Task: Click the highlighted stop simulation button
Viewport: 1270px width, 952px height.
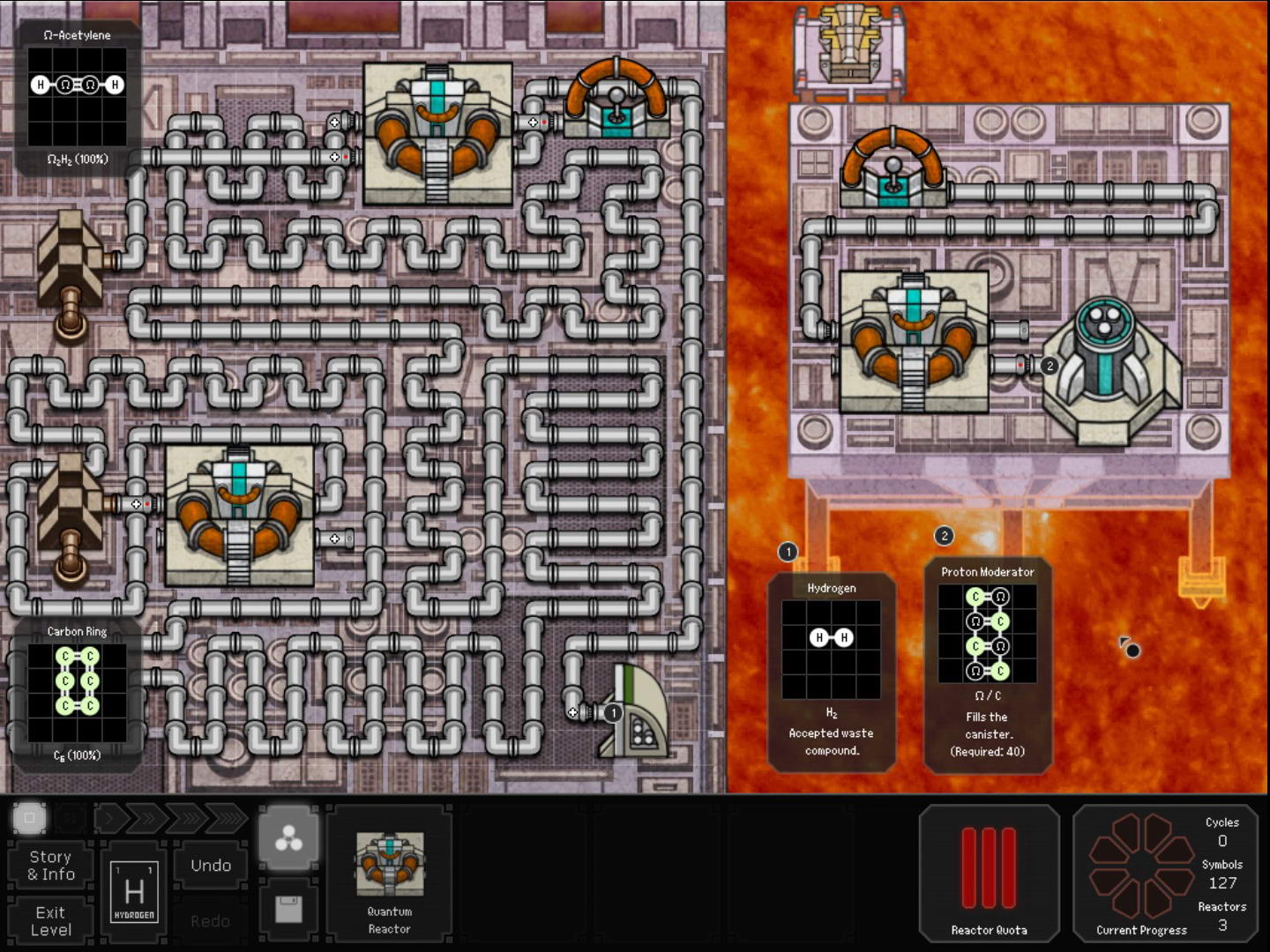Action: 29,819
